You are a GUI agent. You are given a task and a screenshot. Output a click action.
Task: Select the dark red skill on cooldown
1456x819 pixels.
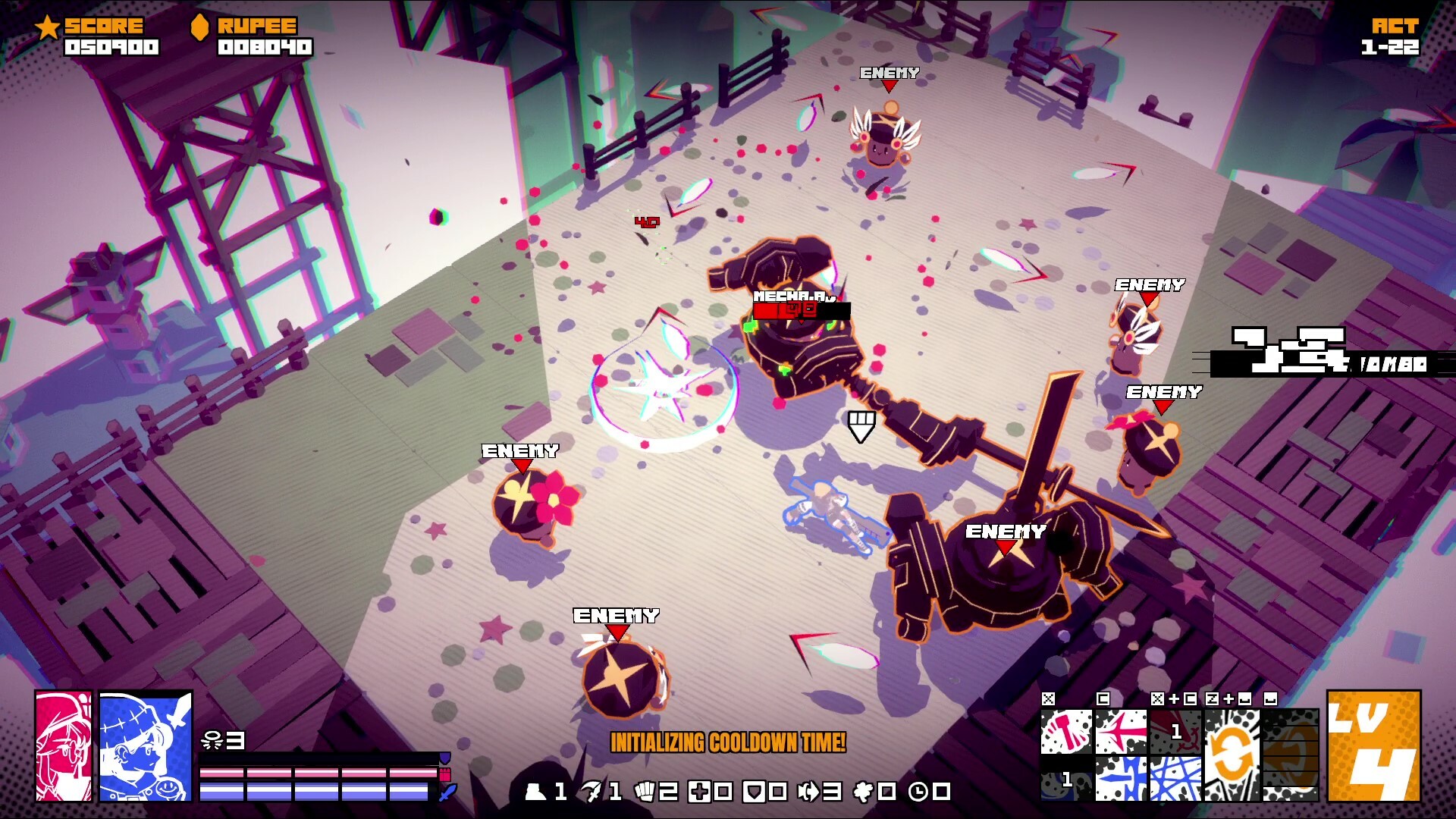[x=1175, y=732]
